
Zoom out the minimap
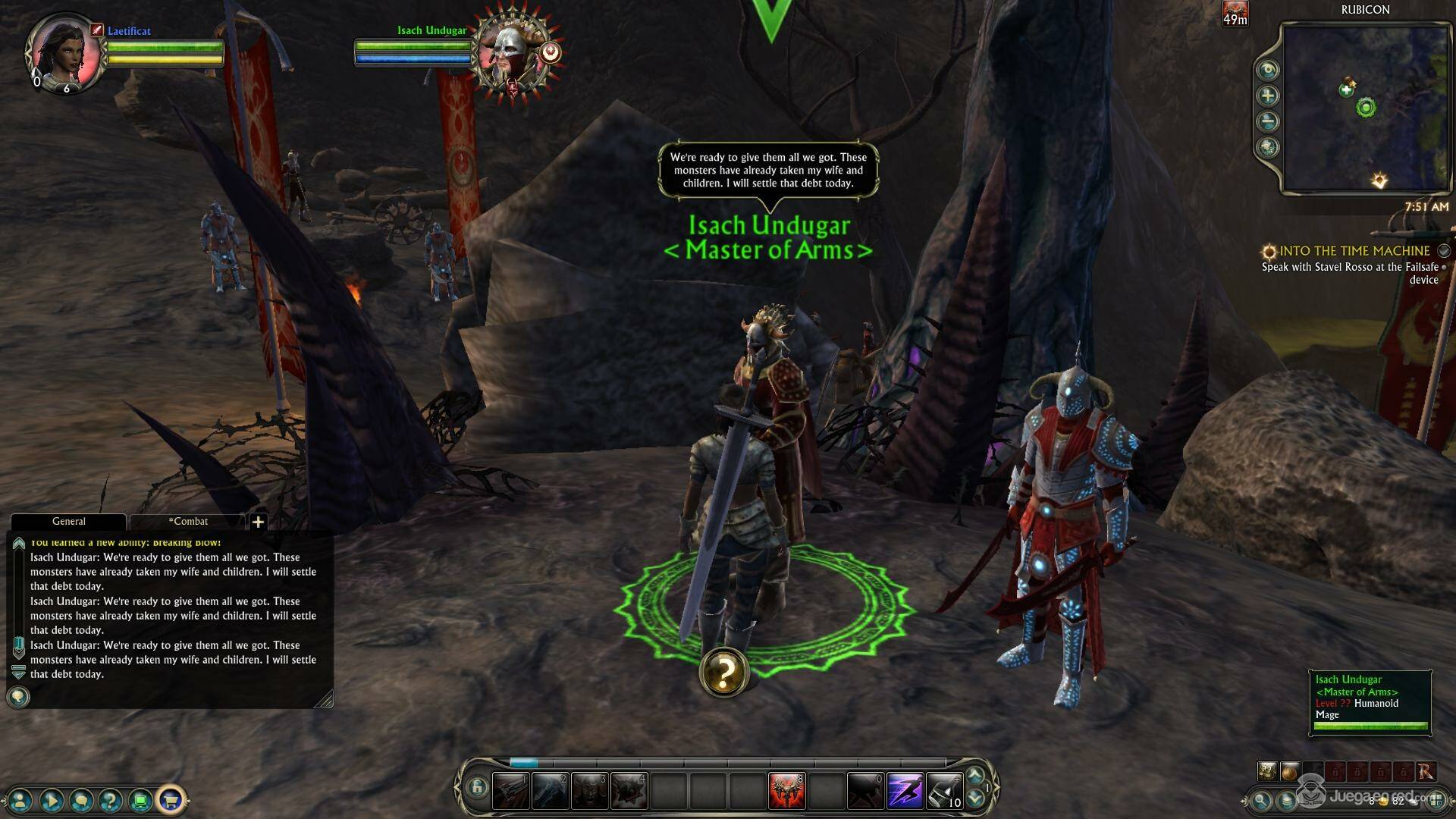[1268, 121]
